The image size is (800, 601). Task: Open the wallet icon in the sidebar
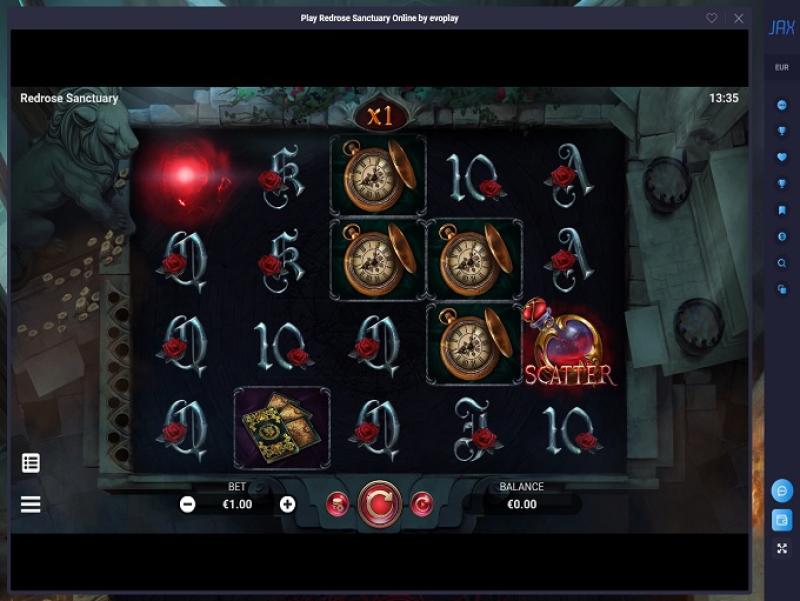point(782,520)
